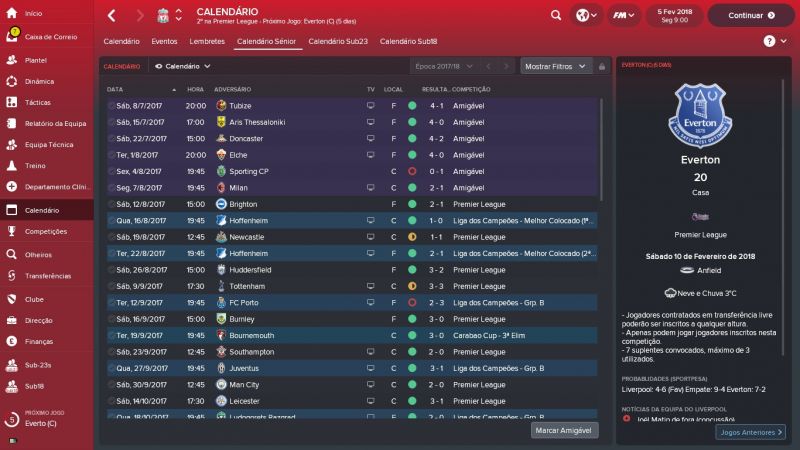This screenshot has width=800, height=450.
Task: Select the Tottenham fixture row
Action: coord(350,286)
